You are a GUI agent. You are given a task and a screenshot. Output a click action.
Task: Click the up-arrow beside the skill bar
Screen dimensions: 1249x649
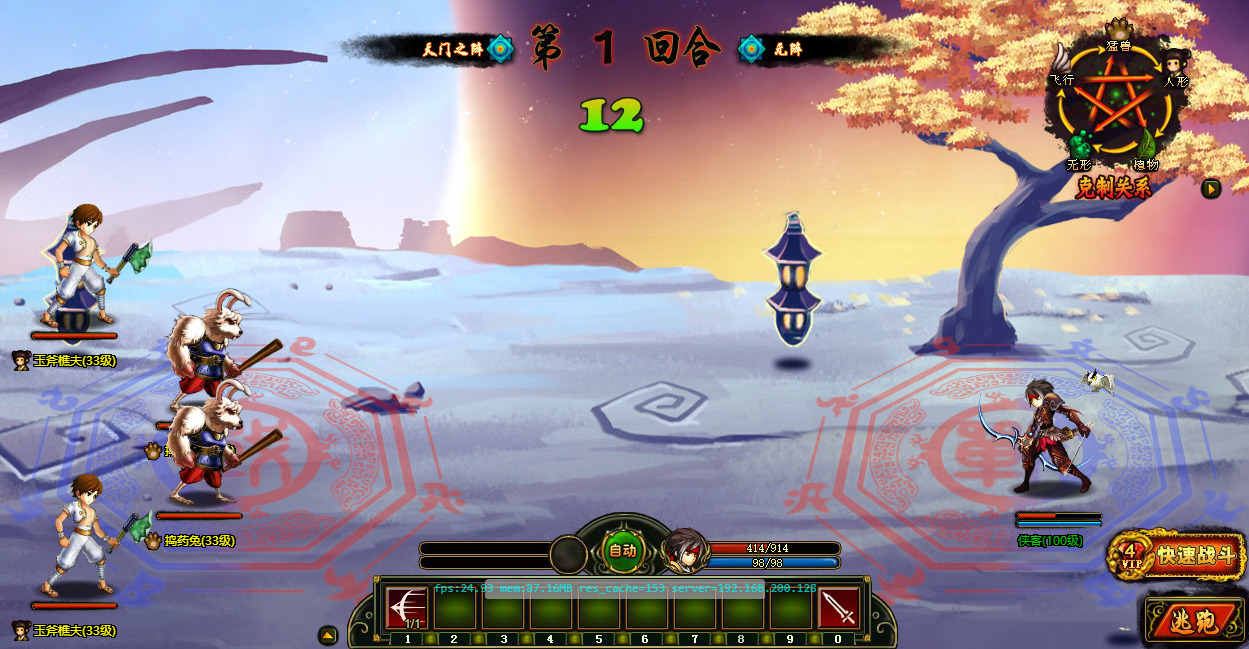(x=328, y=635)
